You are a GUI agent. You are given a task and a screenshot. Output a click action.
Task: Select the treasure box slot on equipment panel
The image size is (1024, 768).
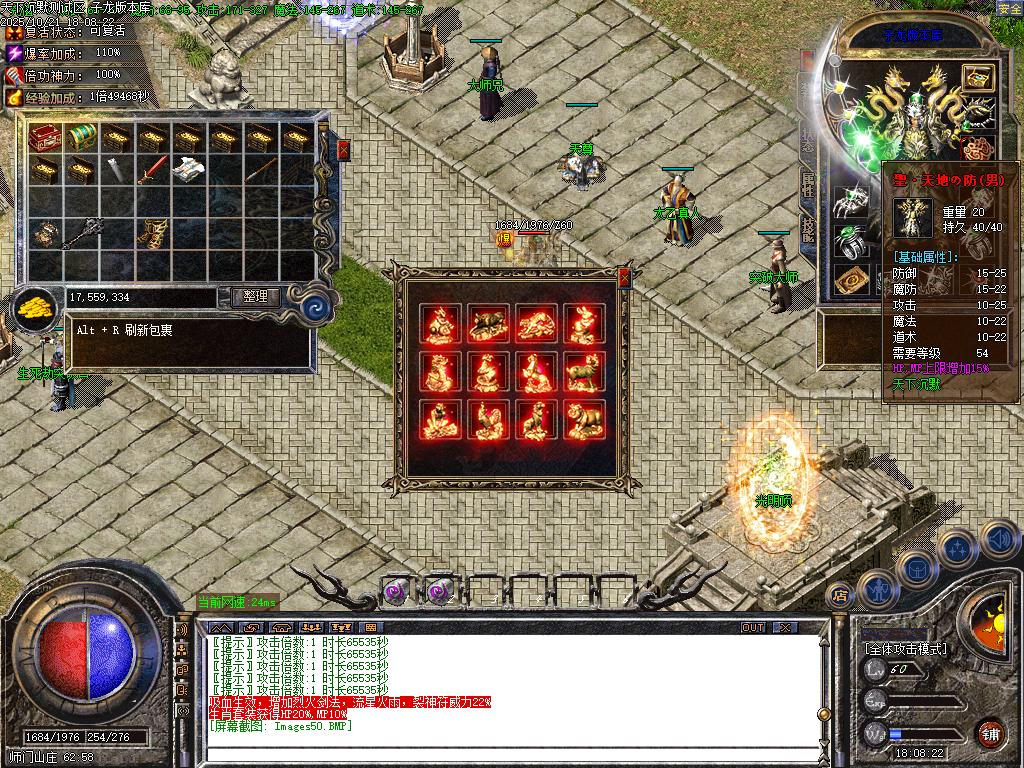(x=977, y=79)
